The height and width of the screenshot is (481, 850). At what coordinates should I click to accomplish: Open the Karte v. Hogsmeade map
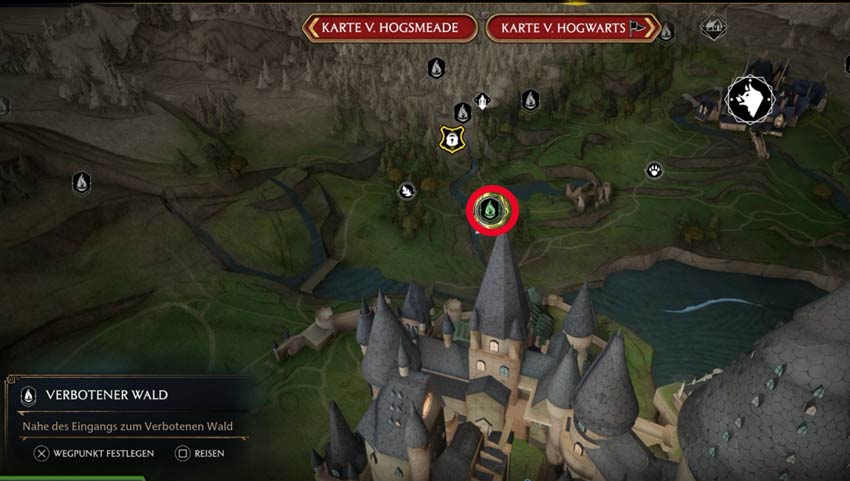(x=390, y=28)
